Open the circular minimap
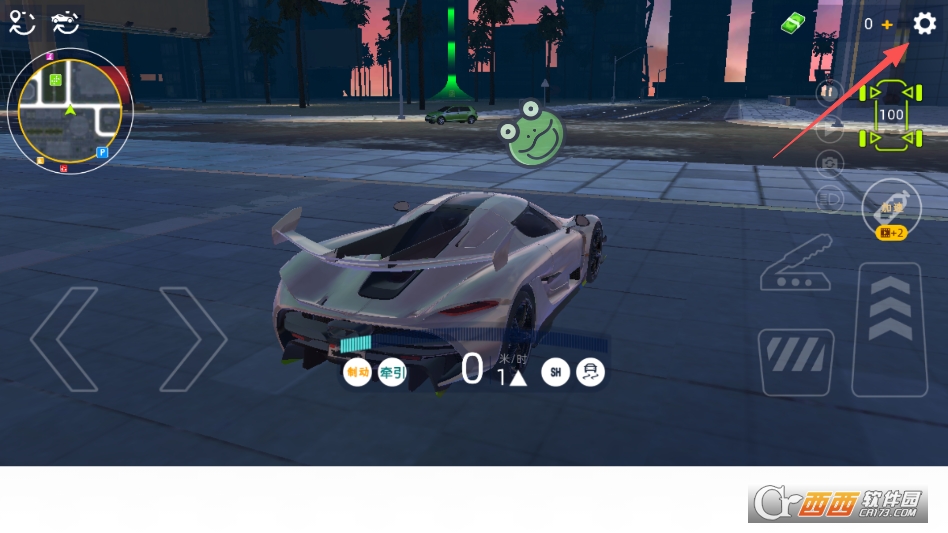The image size is (948, 533). point(70,111)
